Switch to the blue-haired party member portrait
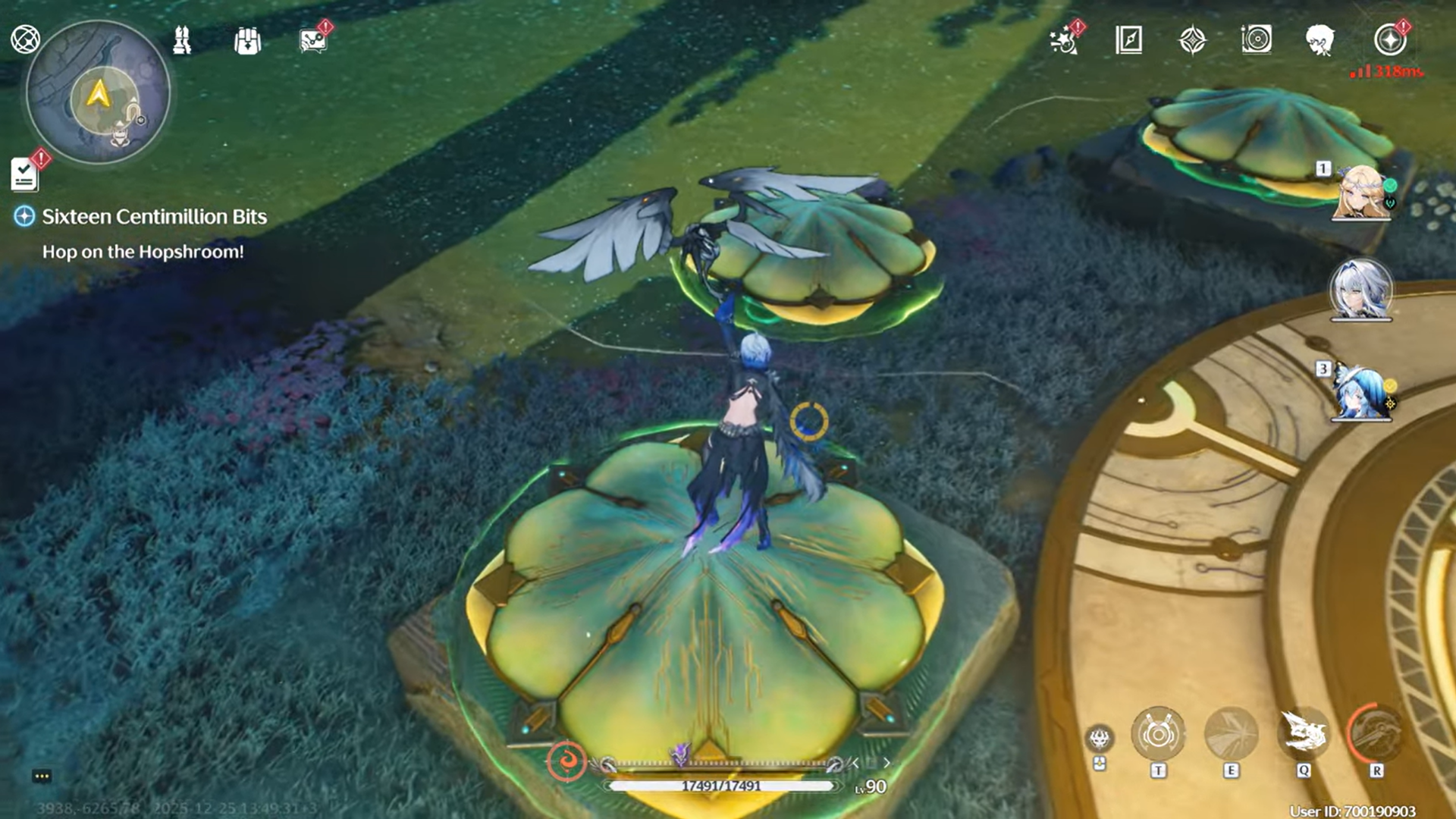This screenshot has width=1456, height=819. coord(1361,391)
